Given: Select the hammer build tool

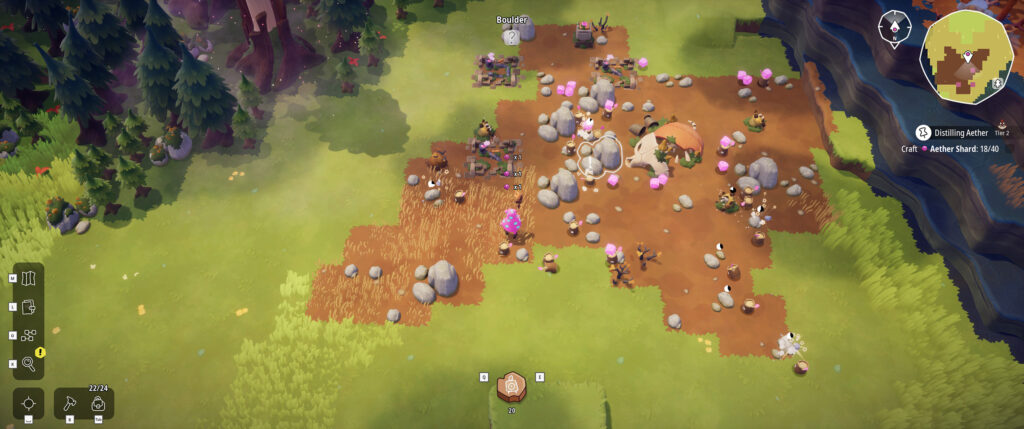Looking at the screenshot, I should click(70, 404).
